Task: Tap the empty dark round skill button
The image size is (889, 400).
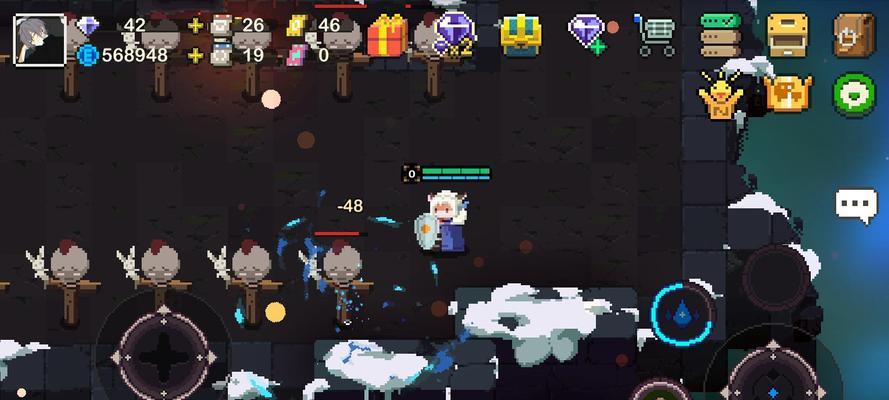Action: [774, 274]
